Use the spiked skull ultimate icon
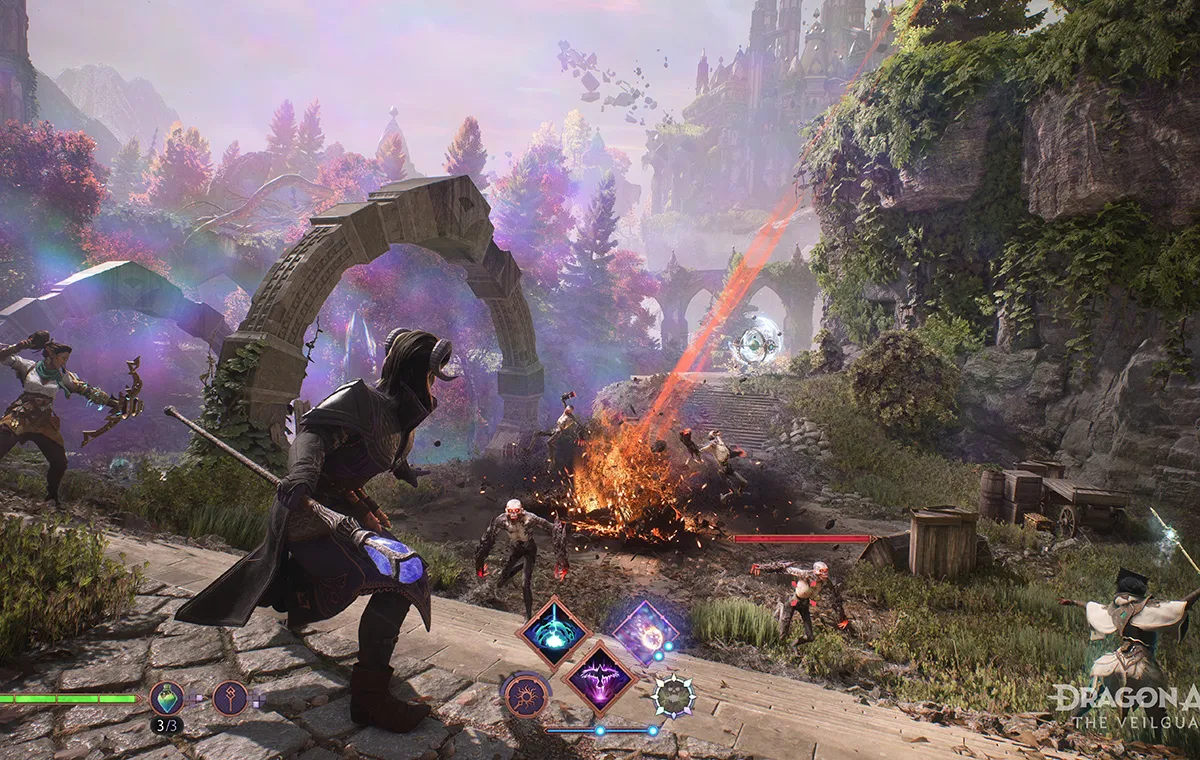 click(674, 696)
